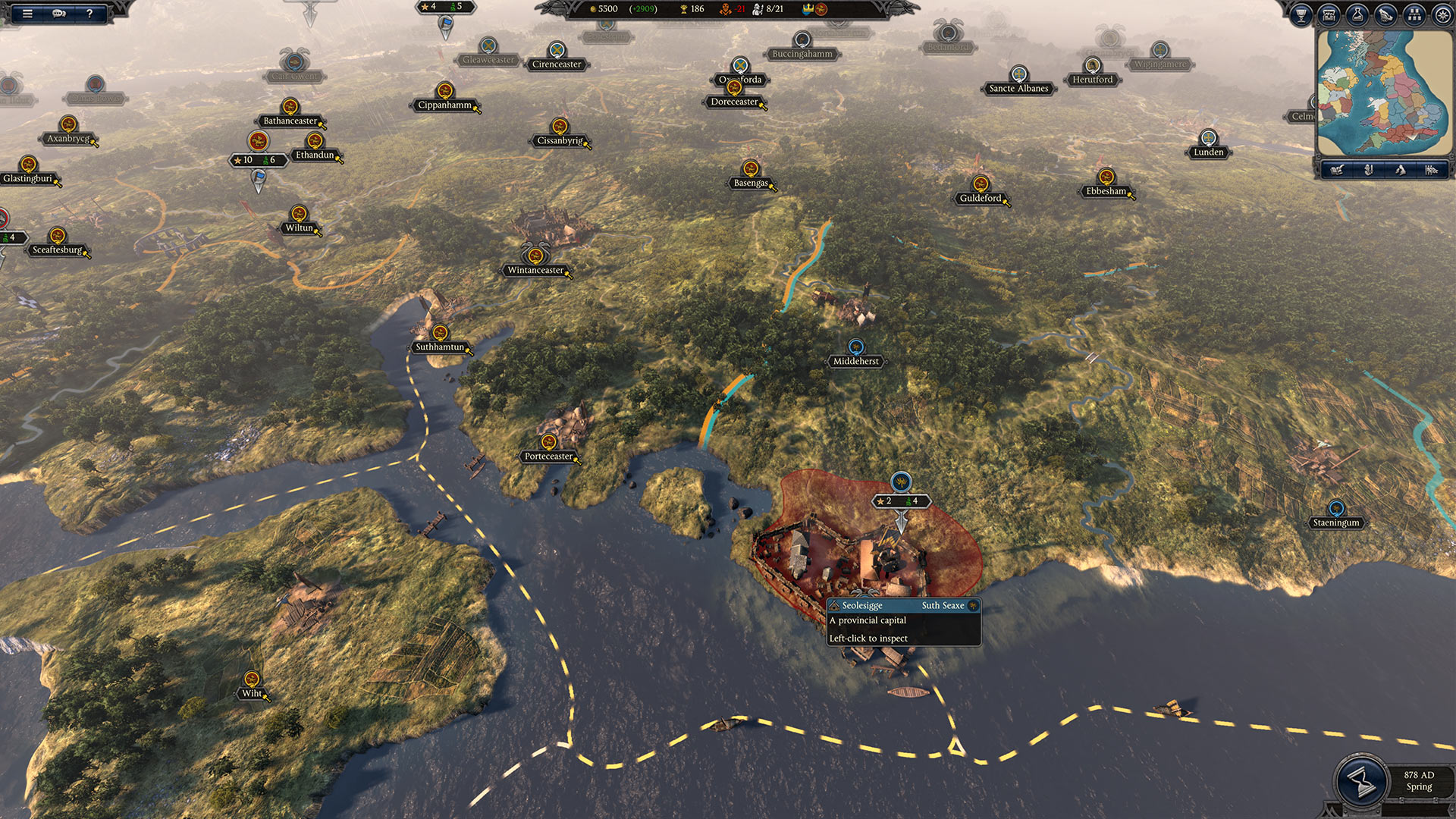Select the Wintanceaster settlement label
1456x819 pixels.
click(535, 270)
